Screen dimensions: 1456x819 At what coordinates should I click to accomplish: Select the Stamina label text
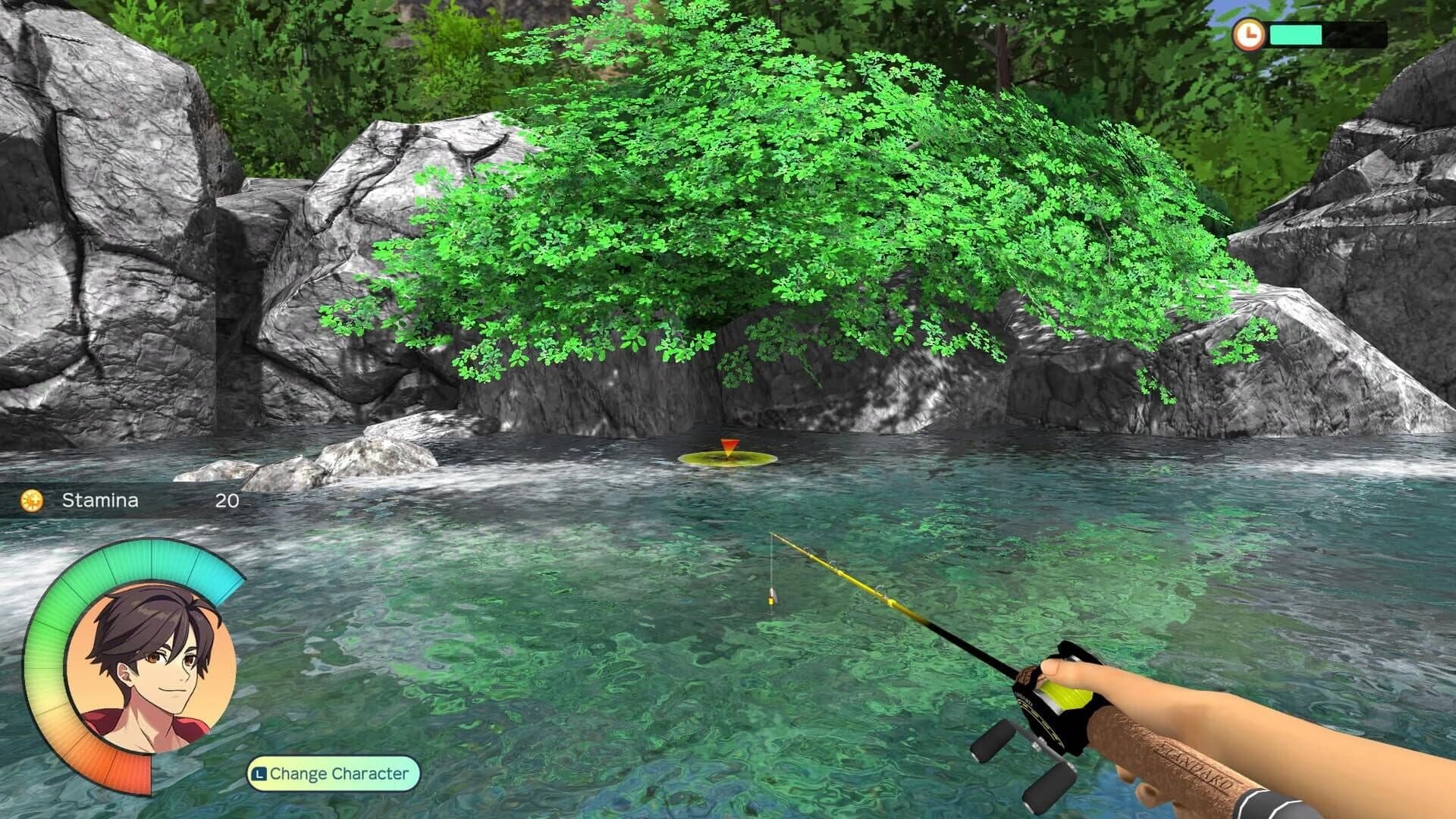tap(102, 500)
